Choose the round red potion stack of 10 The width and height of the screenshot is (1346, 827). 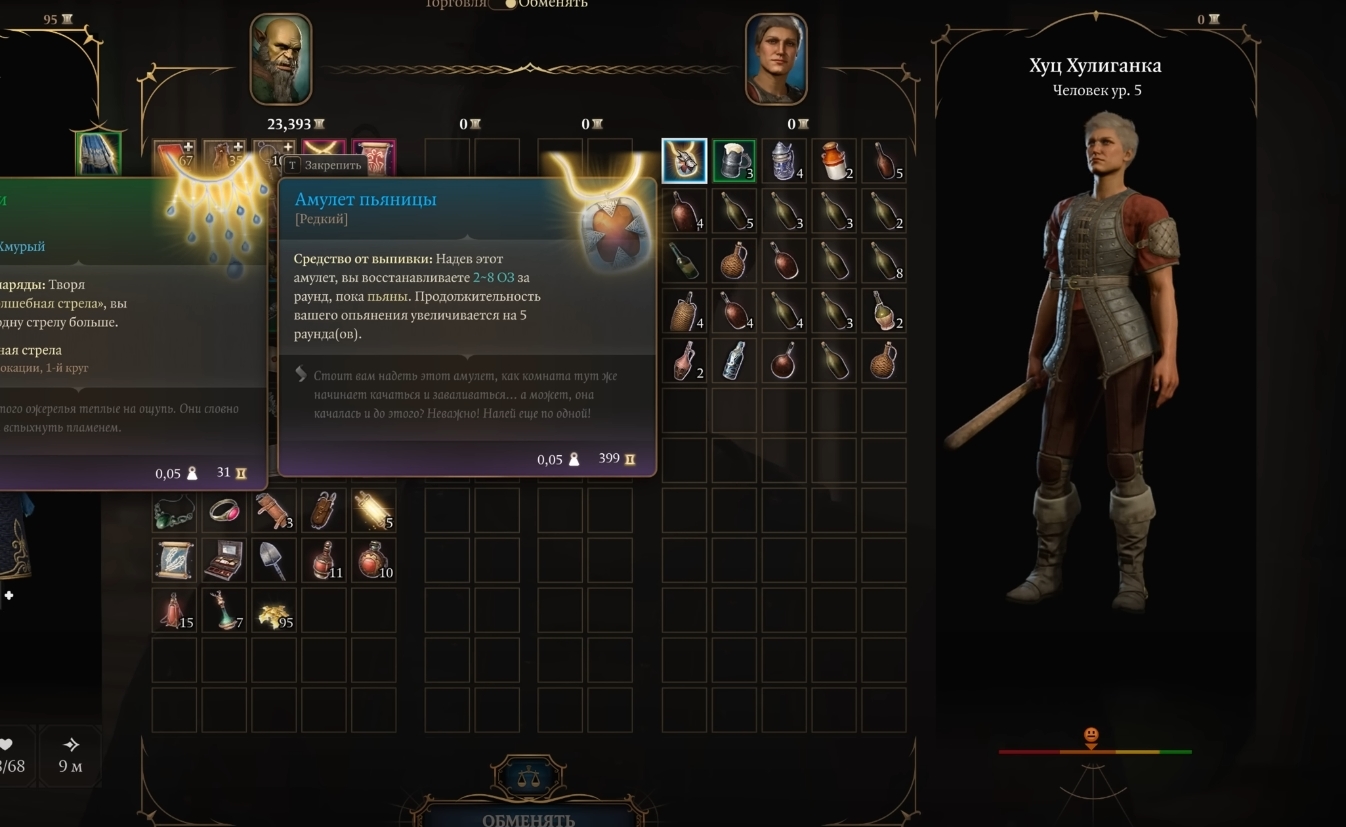pyautogui.click(x=374, y=560)
